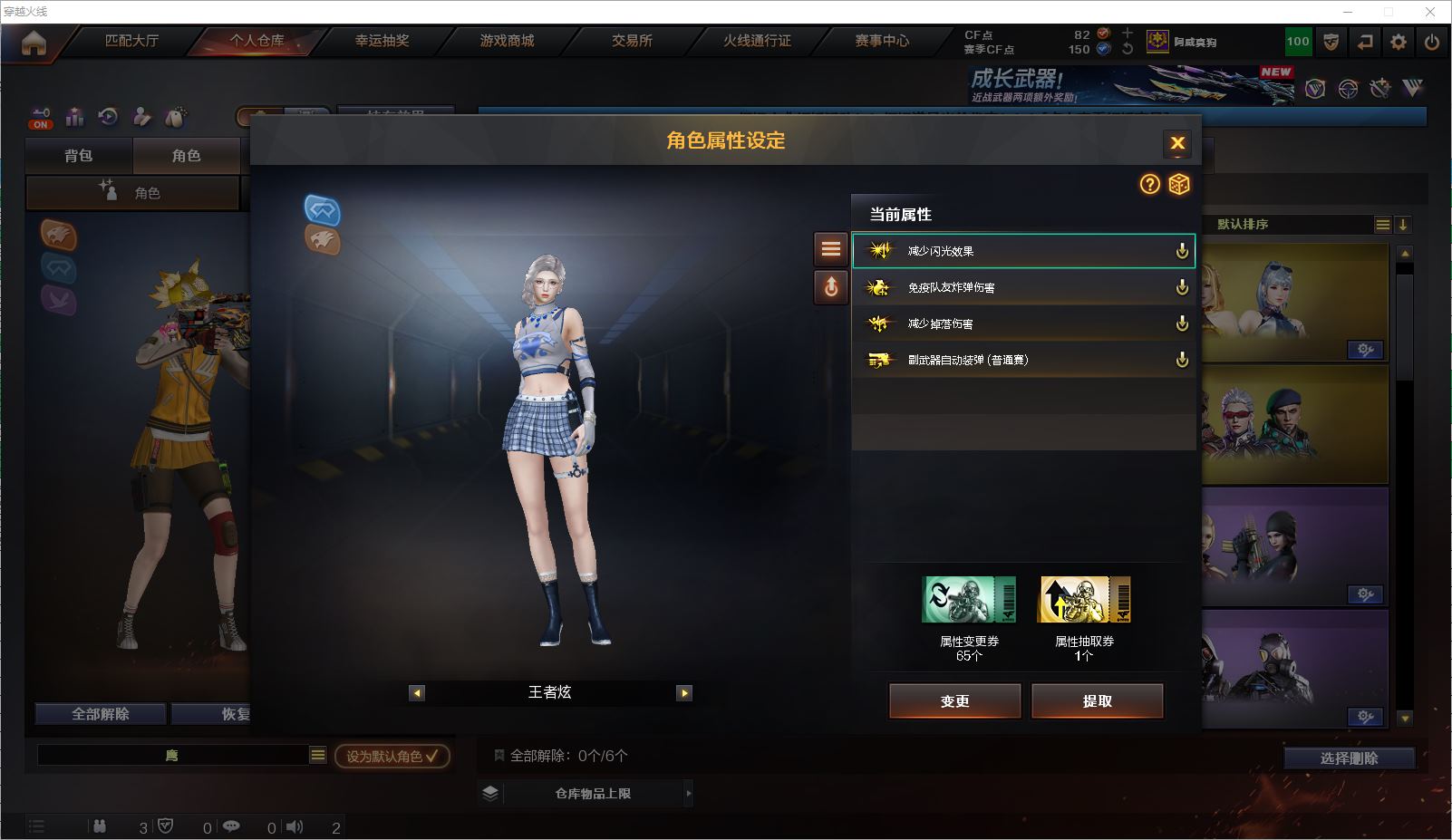Open the 游戏商城 tab
The image size is (1452, 840).
(507, 41)
